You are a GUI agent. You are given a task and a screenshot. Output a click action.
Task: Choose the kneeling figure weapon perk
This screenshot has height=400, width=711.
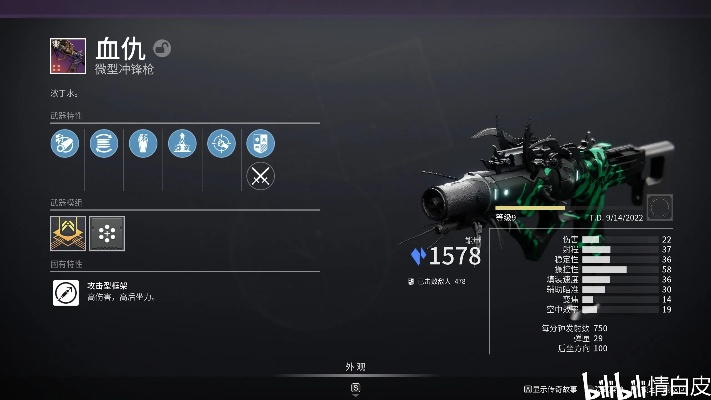click(x=182, y=144)
